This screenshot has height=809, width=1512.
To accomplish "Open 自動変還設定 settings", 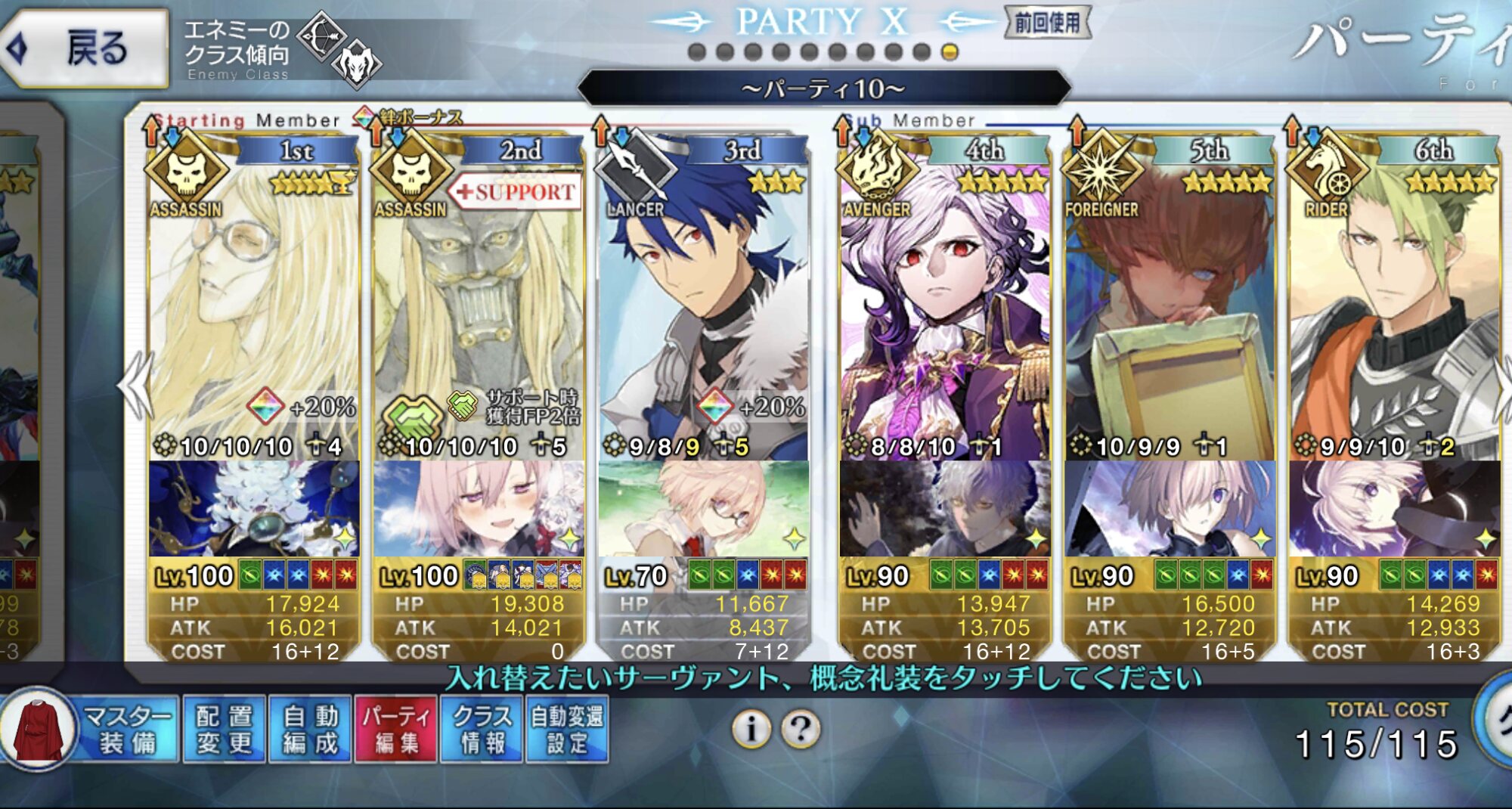I will tap(567, 730).
